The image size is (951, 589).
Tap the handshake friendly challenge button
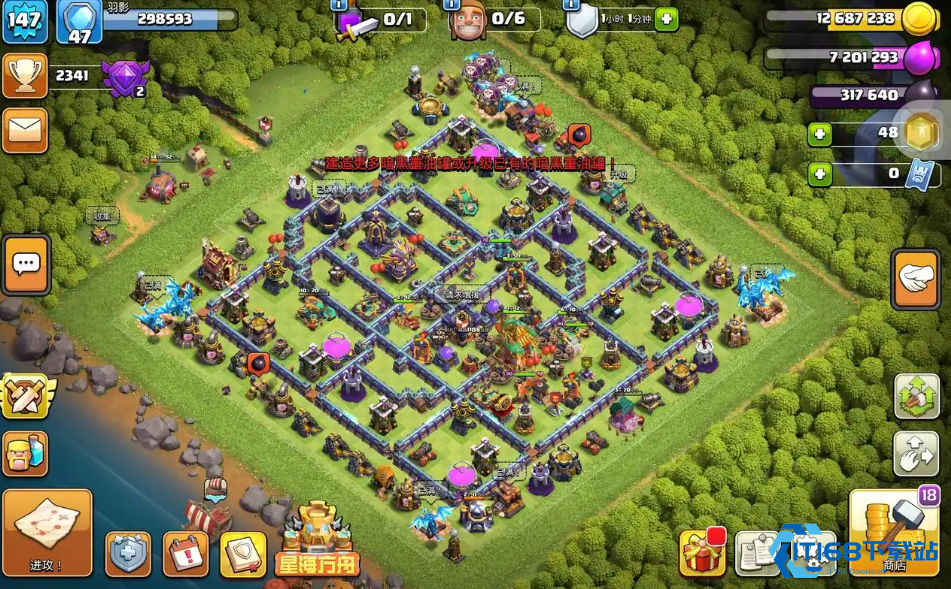point(915,279)
